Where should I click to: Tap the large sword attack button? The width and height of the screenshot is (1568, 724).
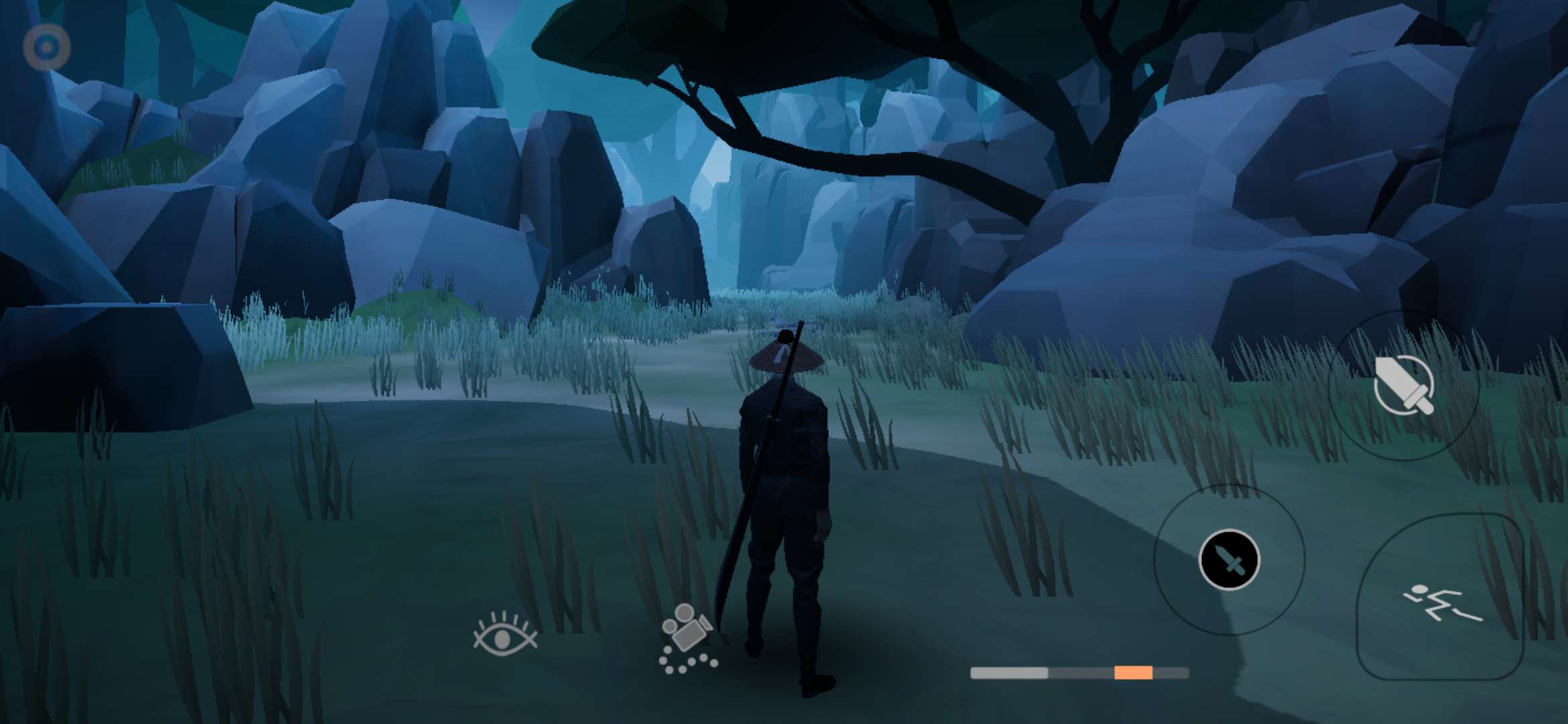[x=1404, y=385]
